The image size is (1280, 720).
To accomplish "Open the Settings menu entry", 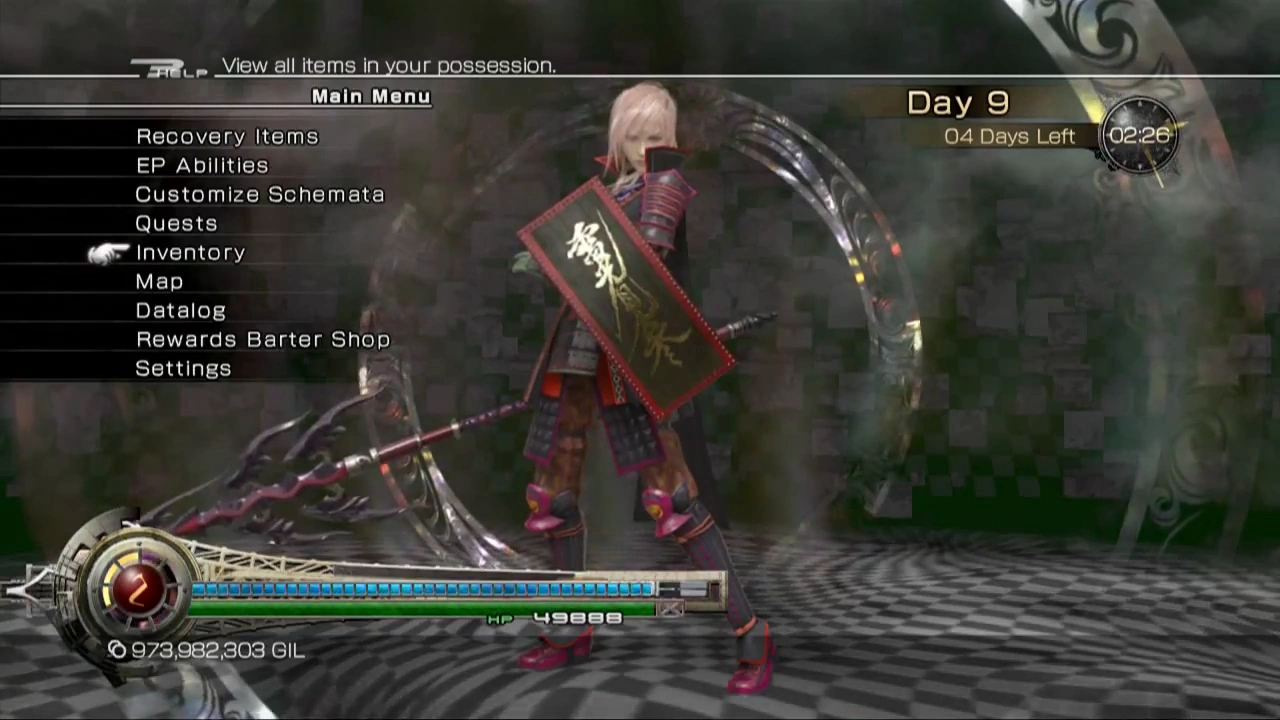I will [183, 367].
